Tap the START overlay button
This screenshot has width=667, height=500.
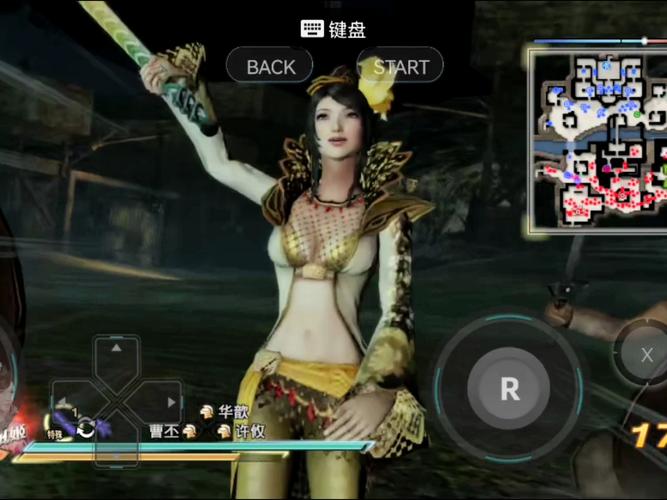pos(401,67)
